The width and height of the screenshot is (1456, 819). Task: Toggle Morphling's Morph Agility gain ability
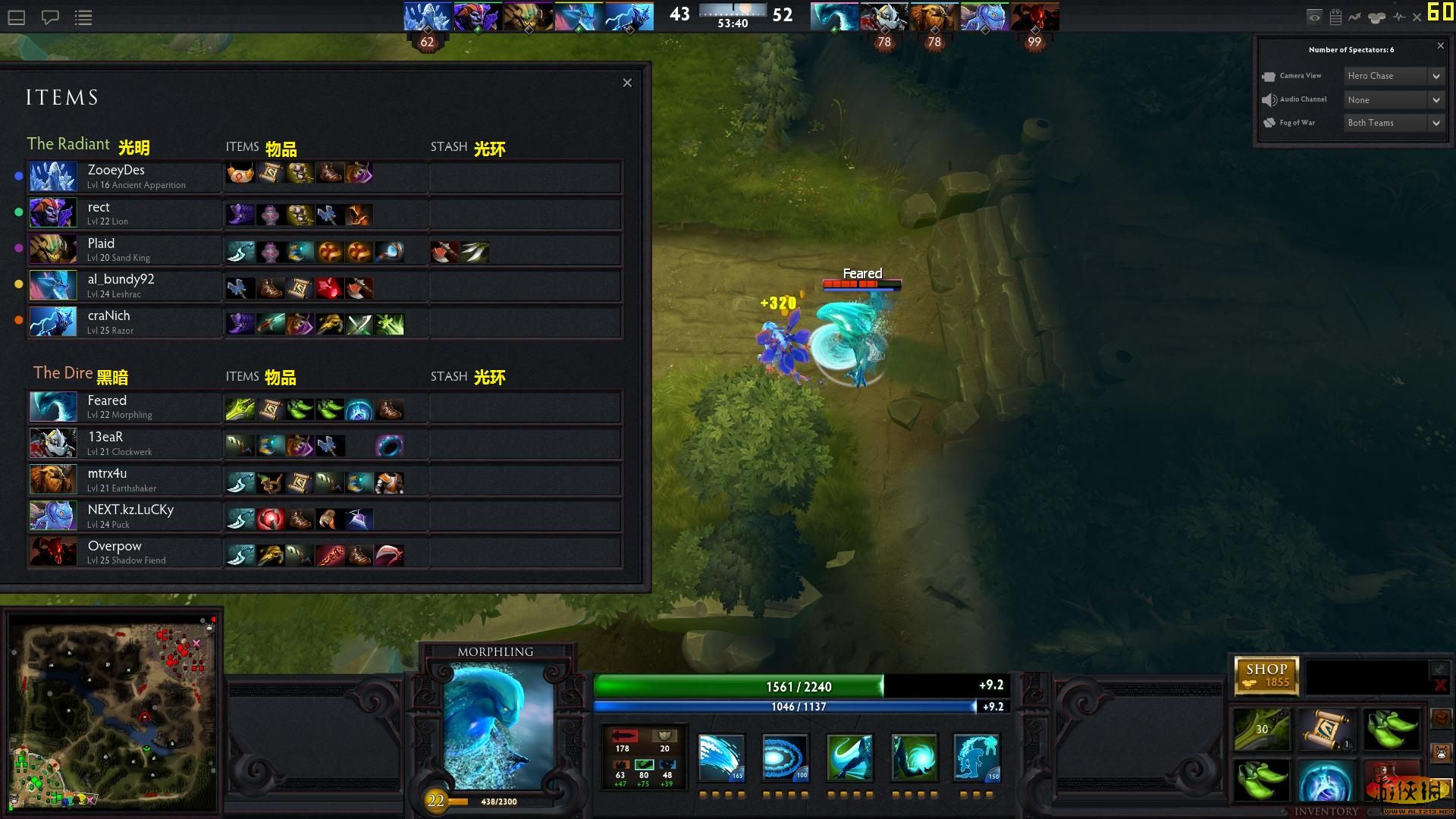tap(848, 758)
